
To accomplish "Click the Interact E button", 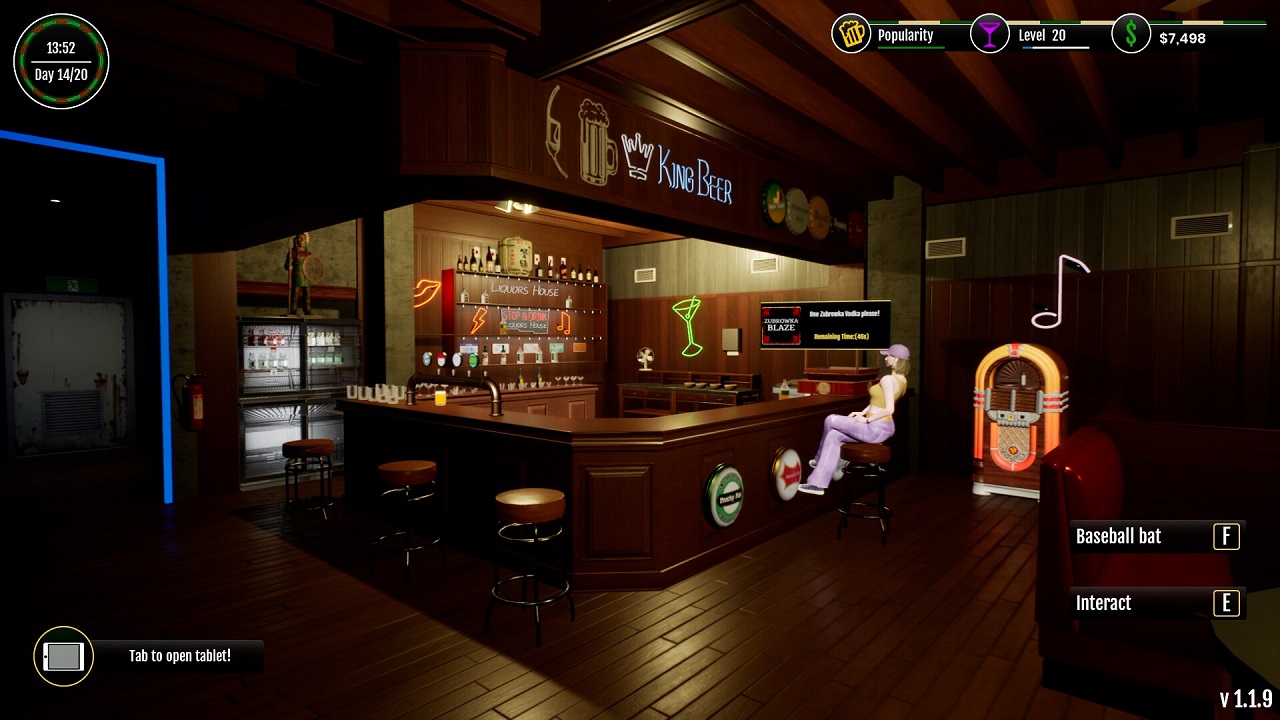I will coord(1155,603).
